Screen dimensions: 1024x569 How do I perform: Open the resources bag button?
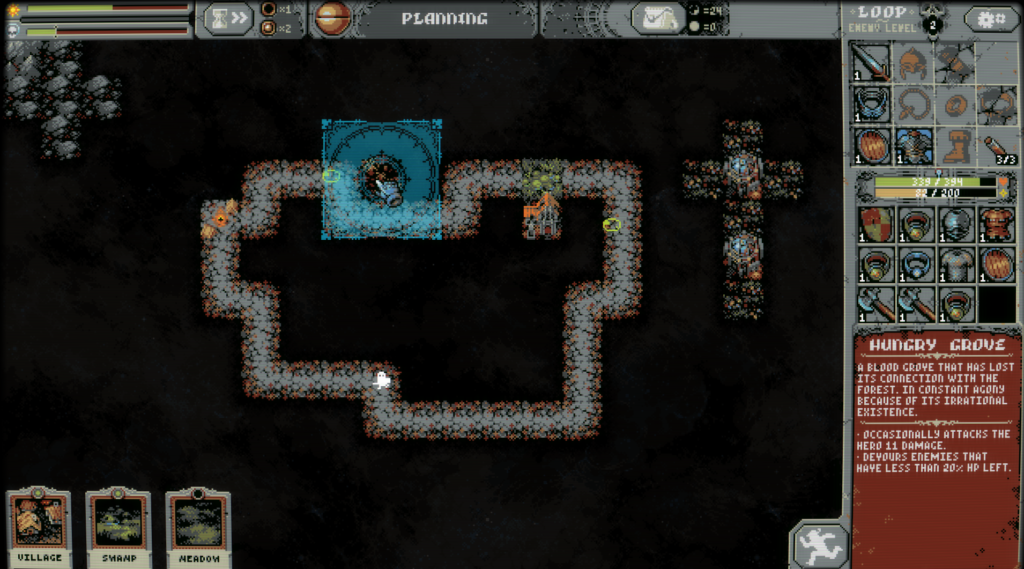(x=658, y=19)
